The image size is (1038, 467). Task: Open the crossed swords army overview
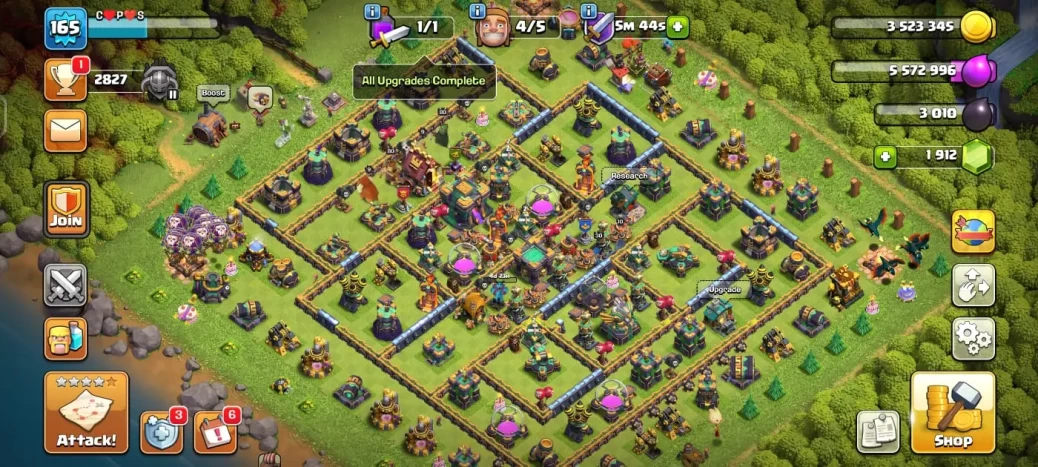(x=66, y=286)
